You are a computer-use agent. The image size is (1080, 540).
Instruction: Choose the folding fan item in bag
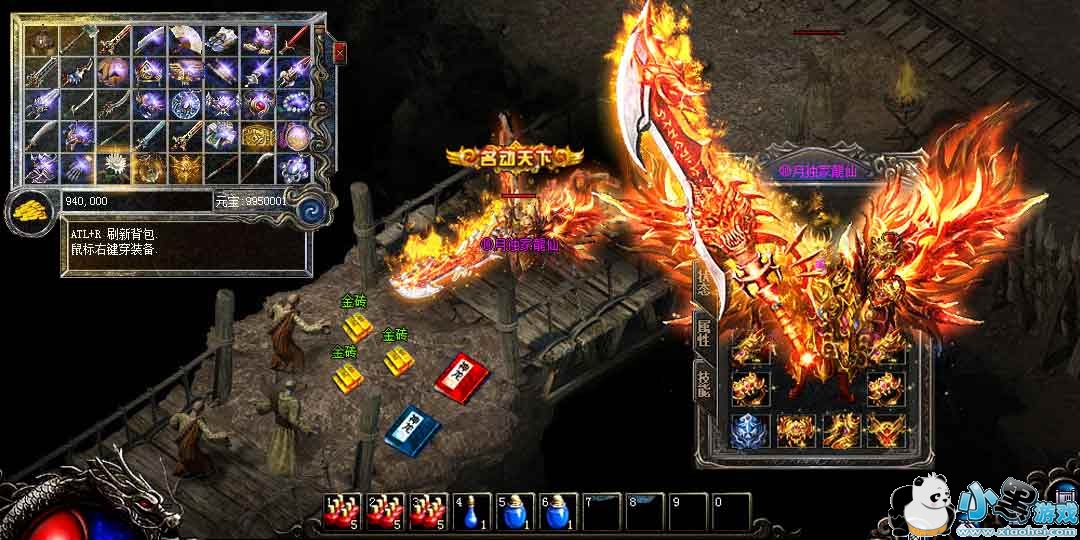187,40
